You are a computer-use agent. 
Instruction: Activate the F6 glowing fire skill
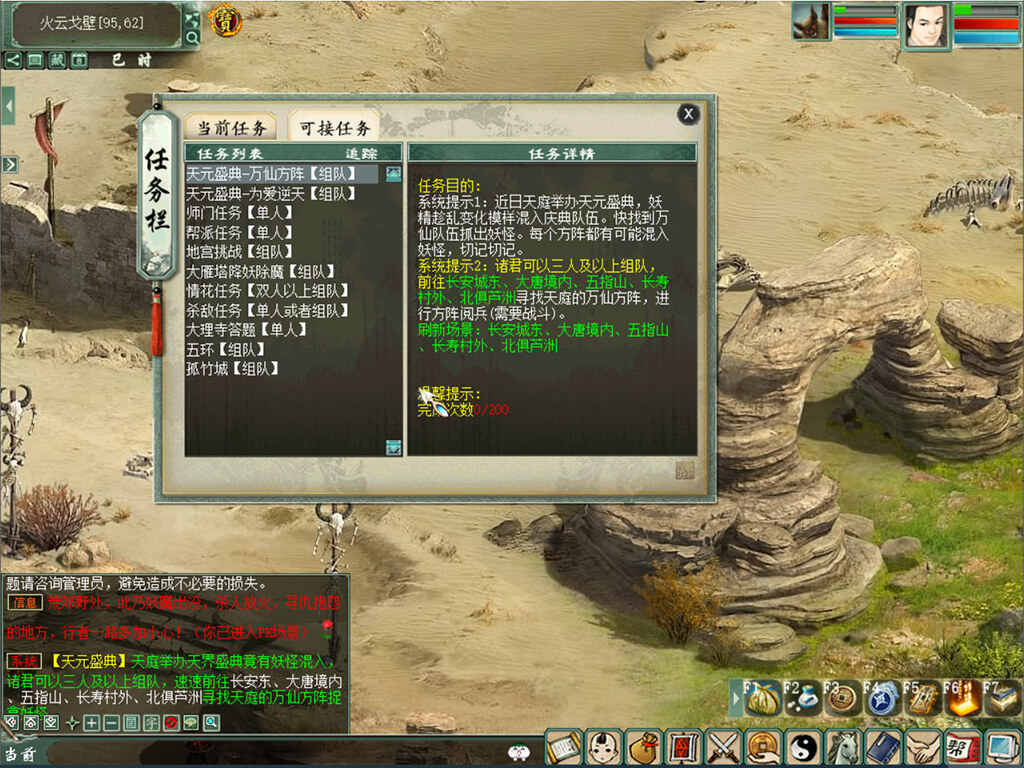click(x=962, y=699)
